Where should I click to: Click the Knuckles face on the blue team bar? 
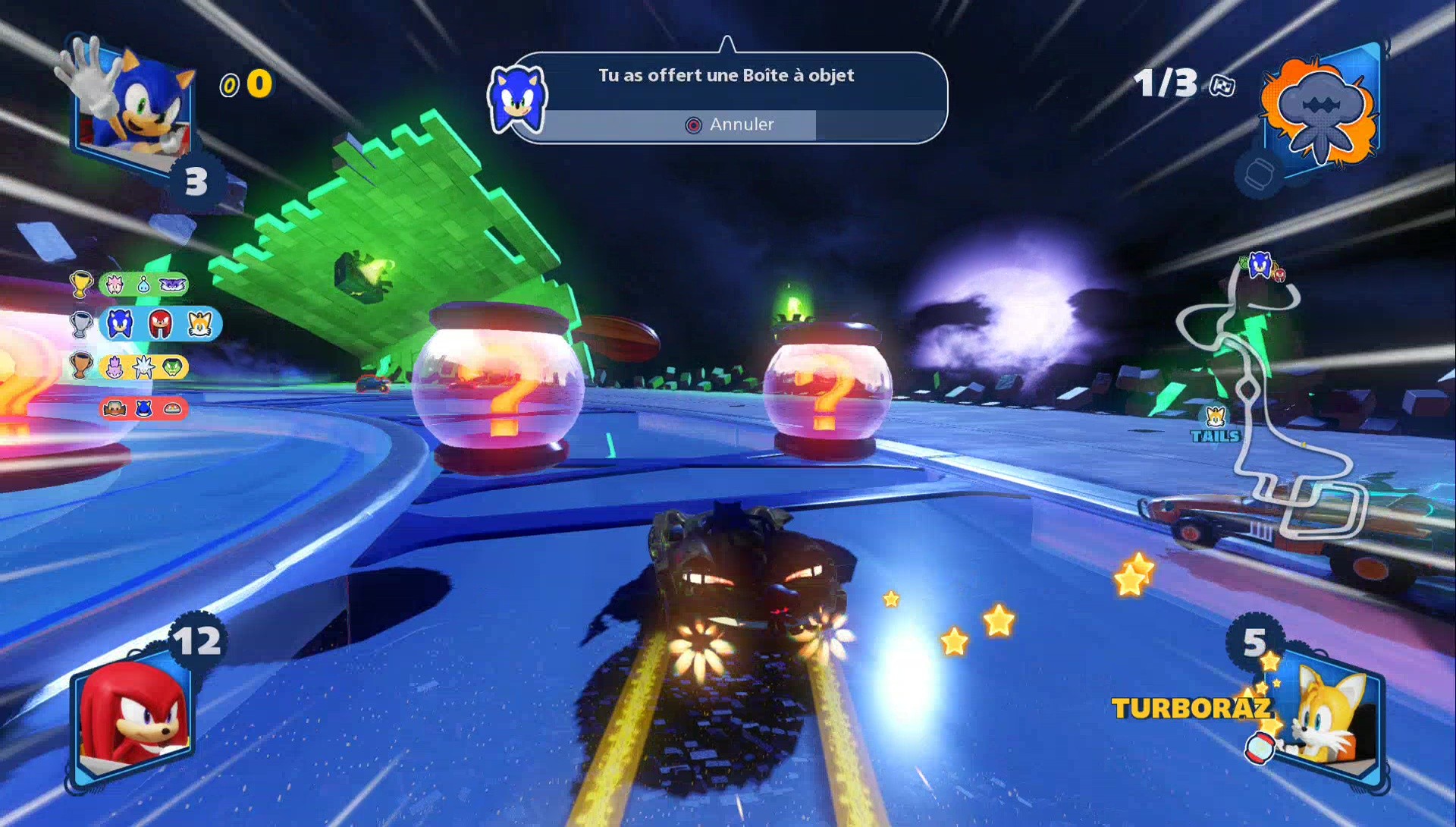click(160, 324)
